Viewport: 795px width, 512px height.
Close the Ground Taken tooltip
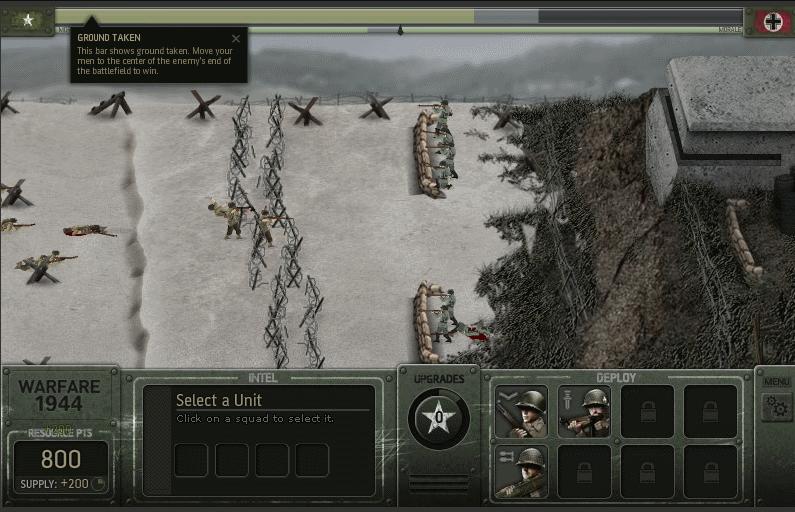point(236,39)
